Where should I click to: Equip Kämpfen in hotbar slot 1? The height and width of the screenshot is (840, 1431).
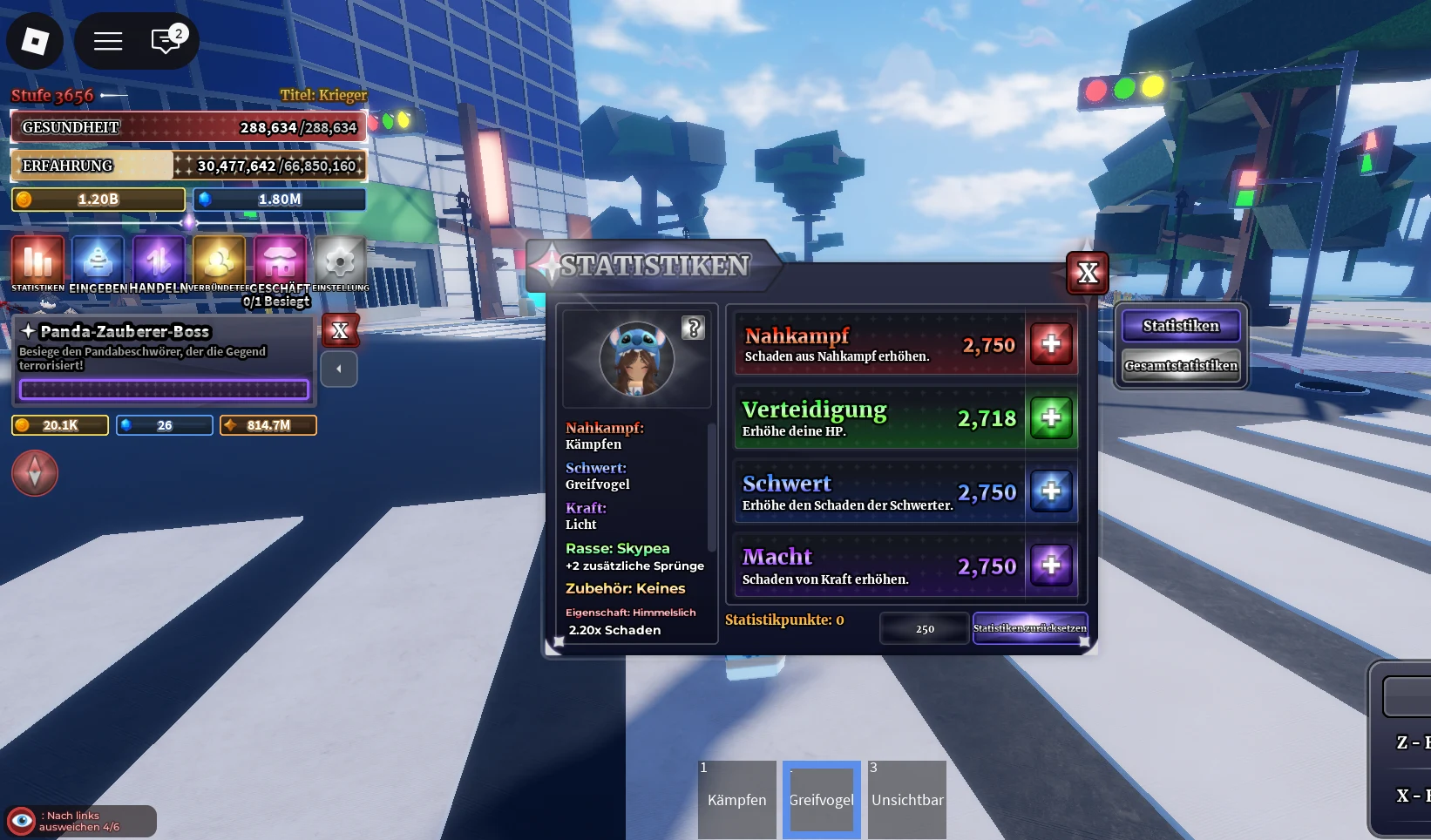(x=736, y=799)
